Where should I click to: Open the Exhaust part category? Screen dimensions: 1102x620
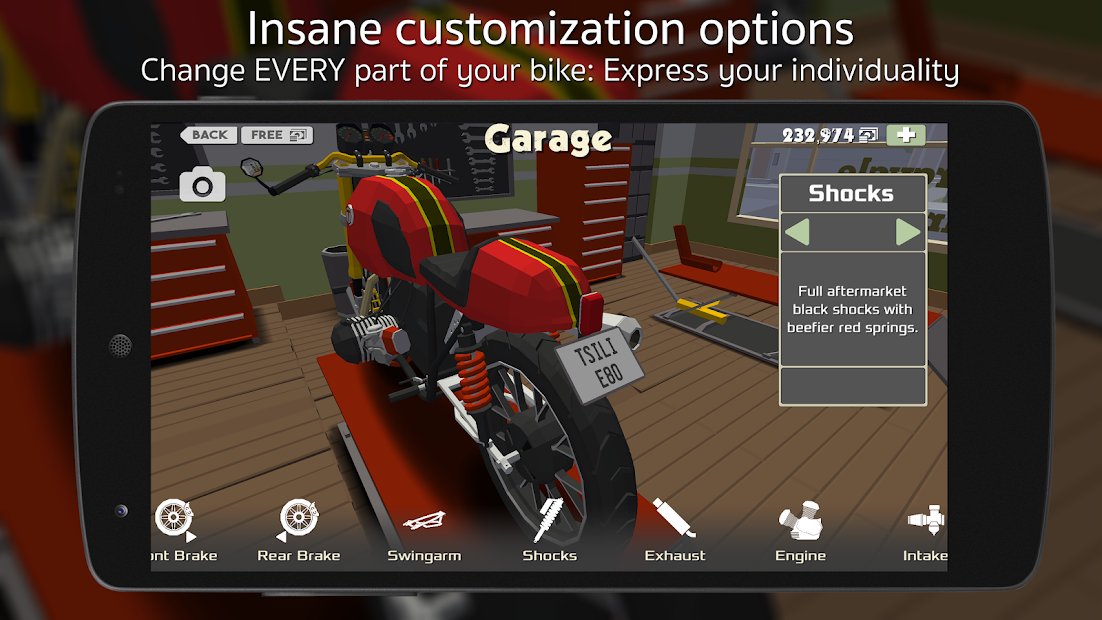675,532
